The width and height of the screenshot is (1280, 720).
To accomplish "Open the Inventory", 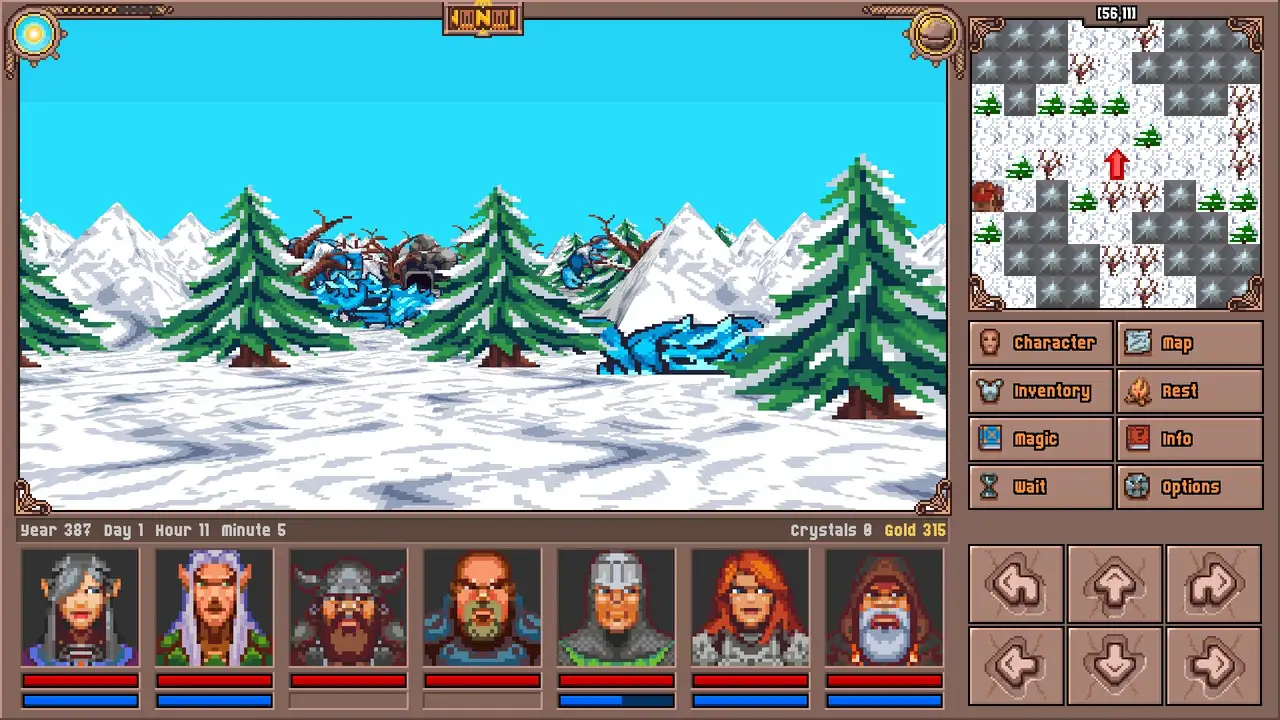I will [x=1040, y=391].
